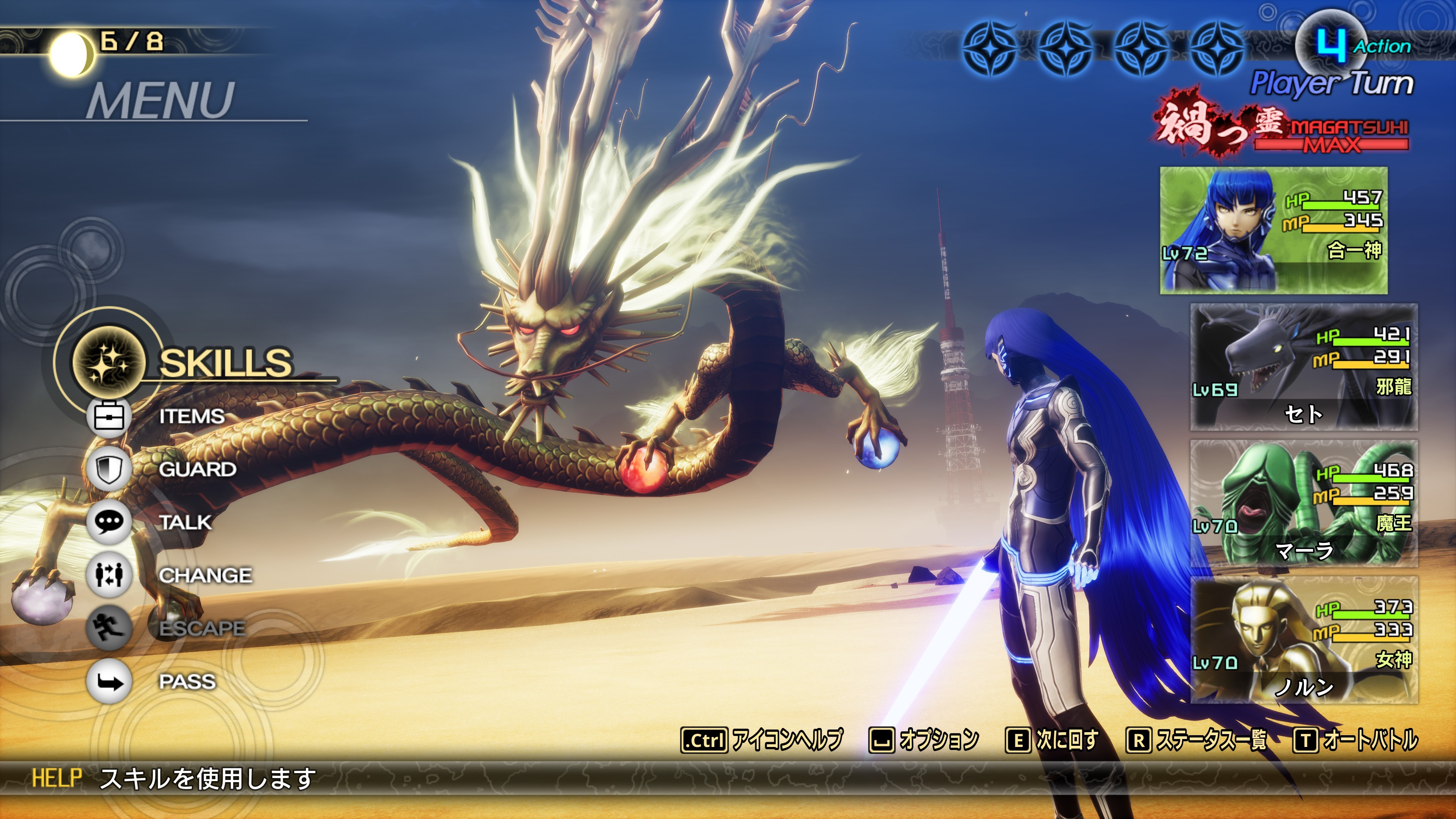Start オートバトル auto battle
1456x819 pixels.
(x=1356, y=739)
